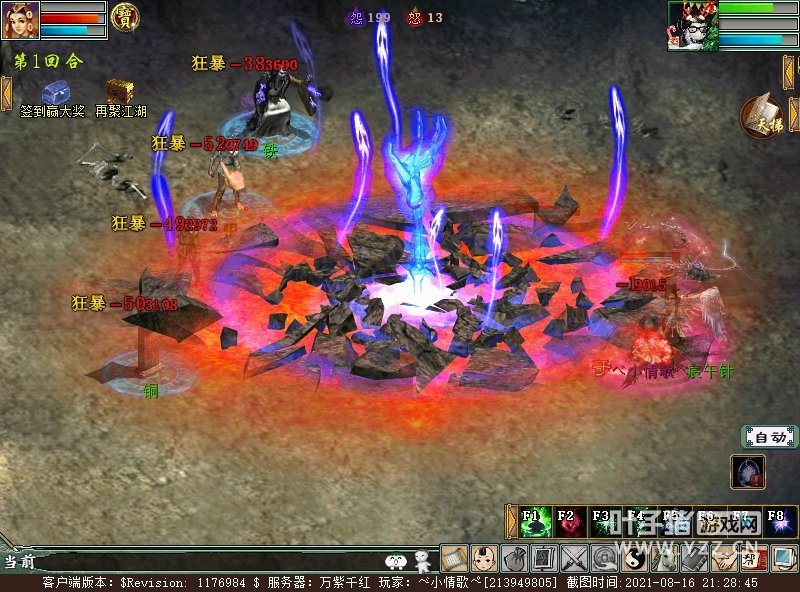Cast the F8 blue starburst skill

click(x=775, y=521)
